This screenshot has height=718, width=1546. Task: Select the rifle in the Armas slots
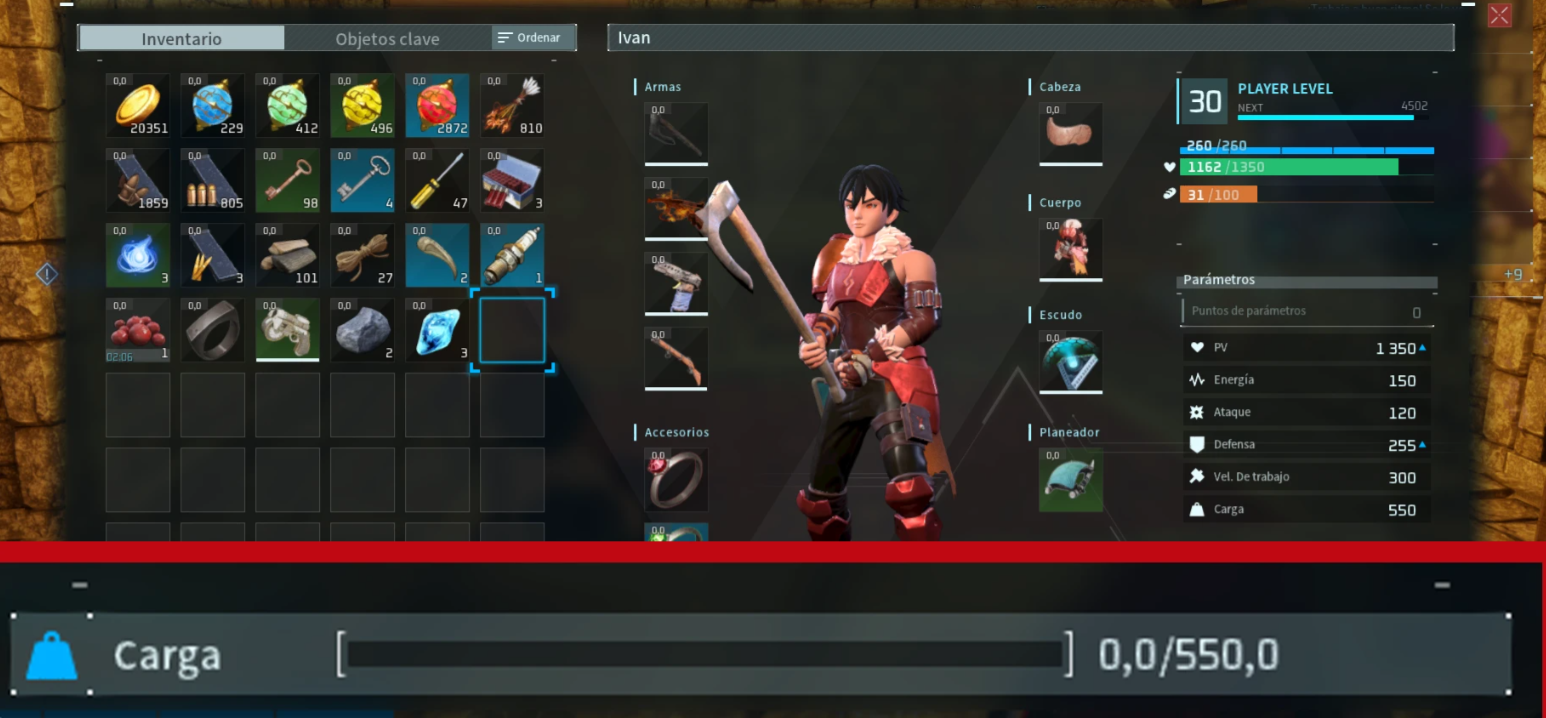click(676, 358)
